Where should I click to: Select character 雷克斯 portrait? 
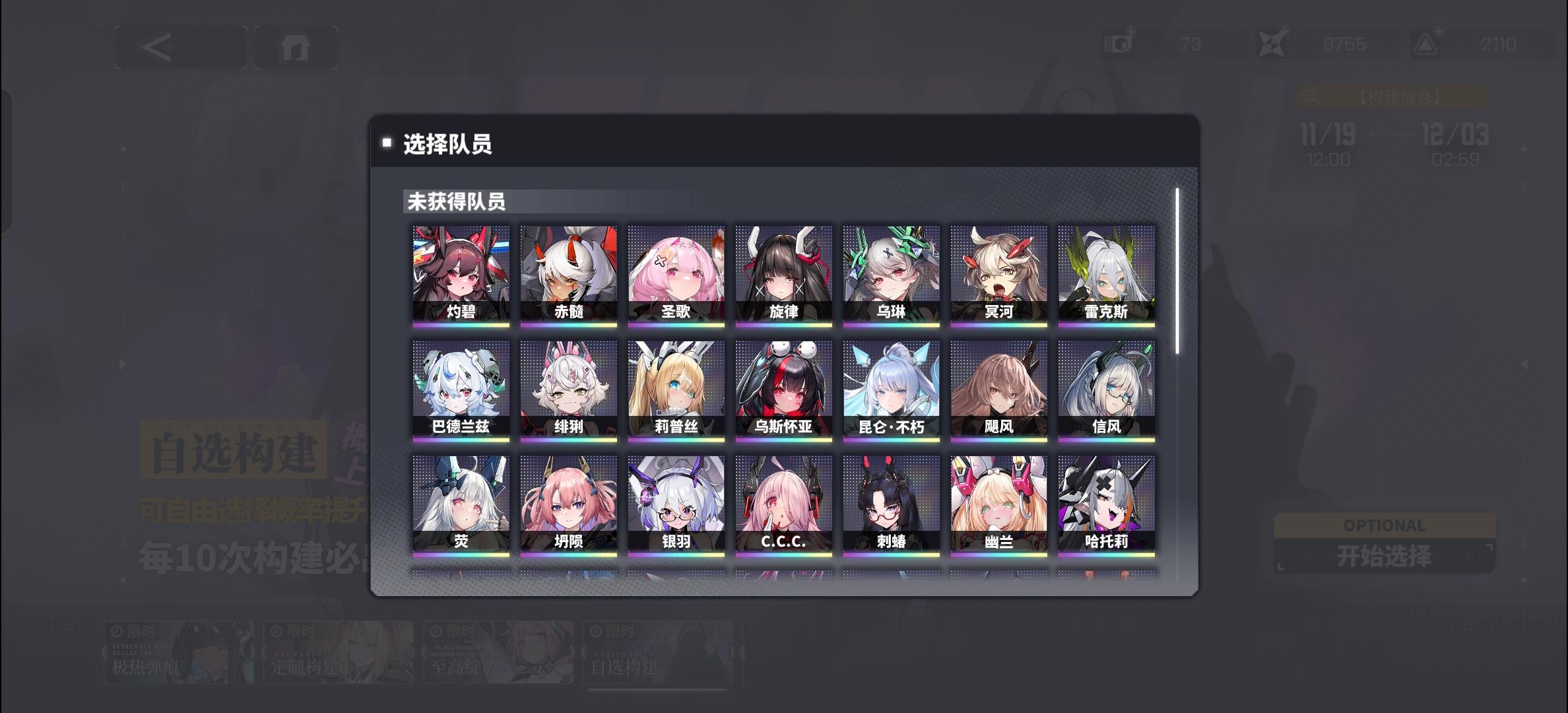coord(1106,274)
